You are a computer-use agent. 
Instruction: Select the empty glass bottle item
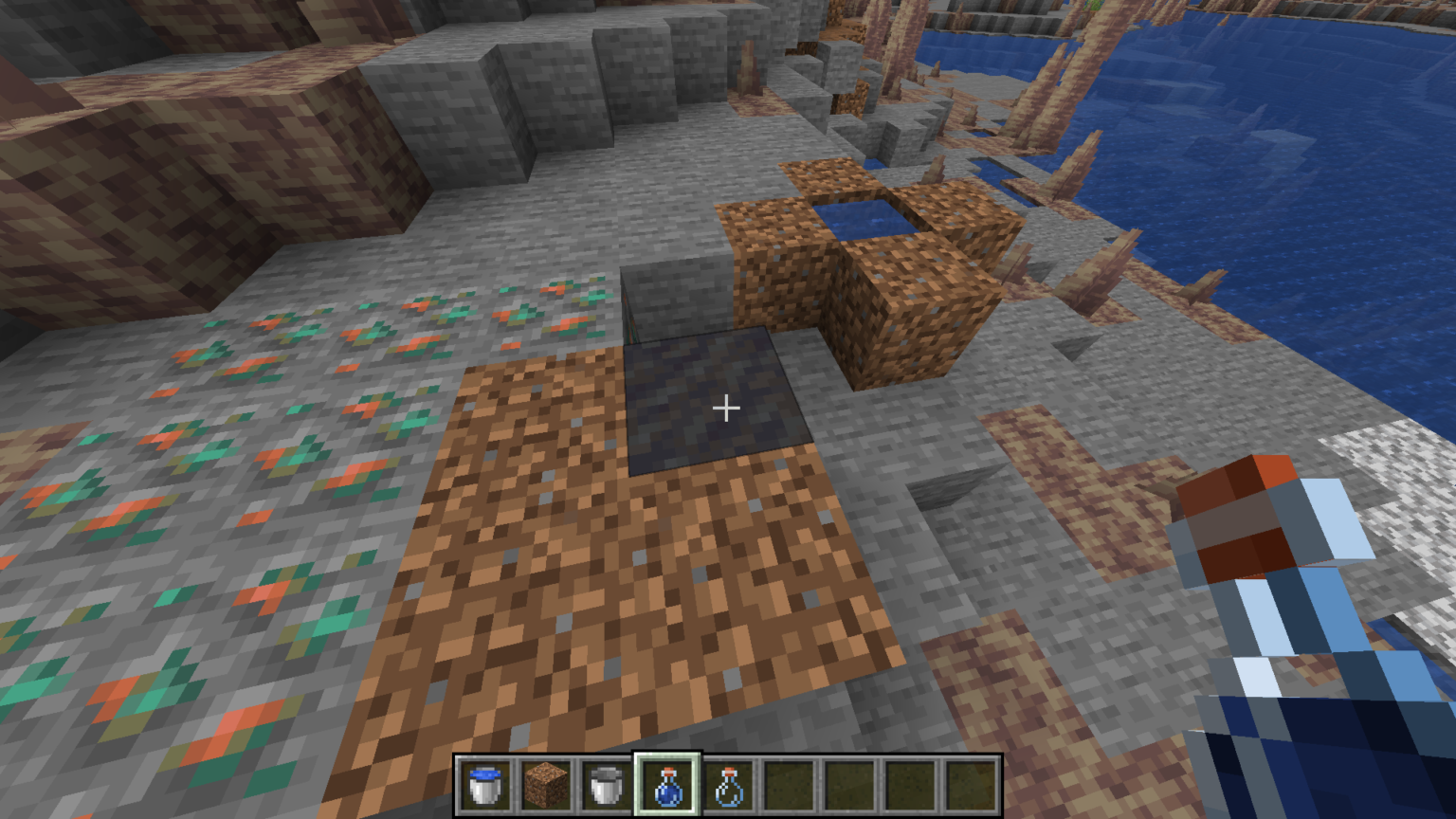[x=728, y=787]
